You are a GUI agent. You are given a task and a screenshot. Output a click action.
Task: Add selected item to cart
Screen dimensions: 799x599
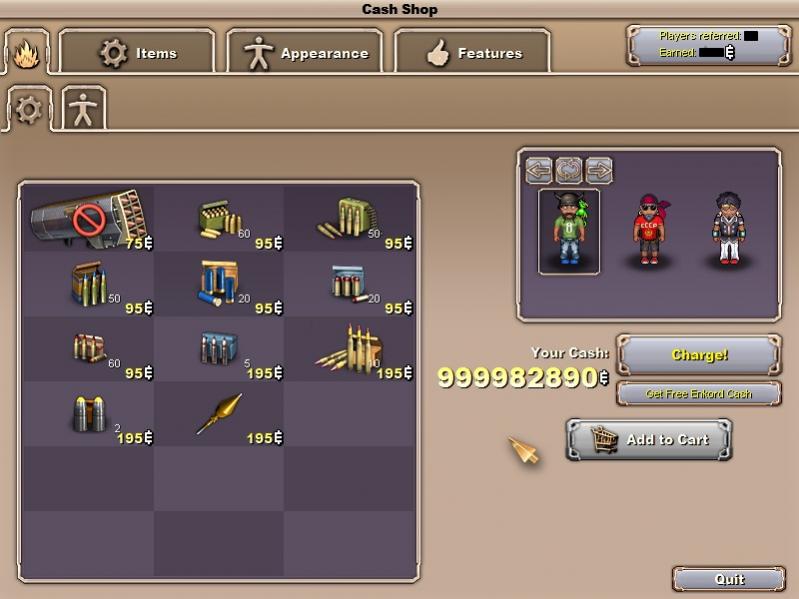pos(649,440)
